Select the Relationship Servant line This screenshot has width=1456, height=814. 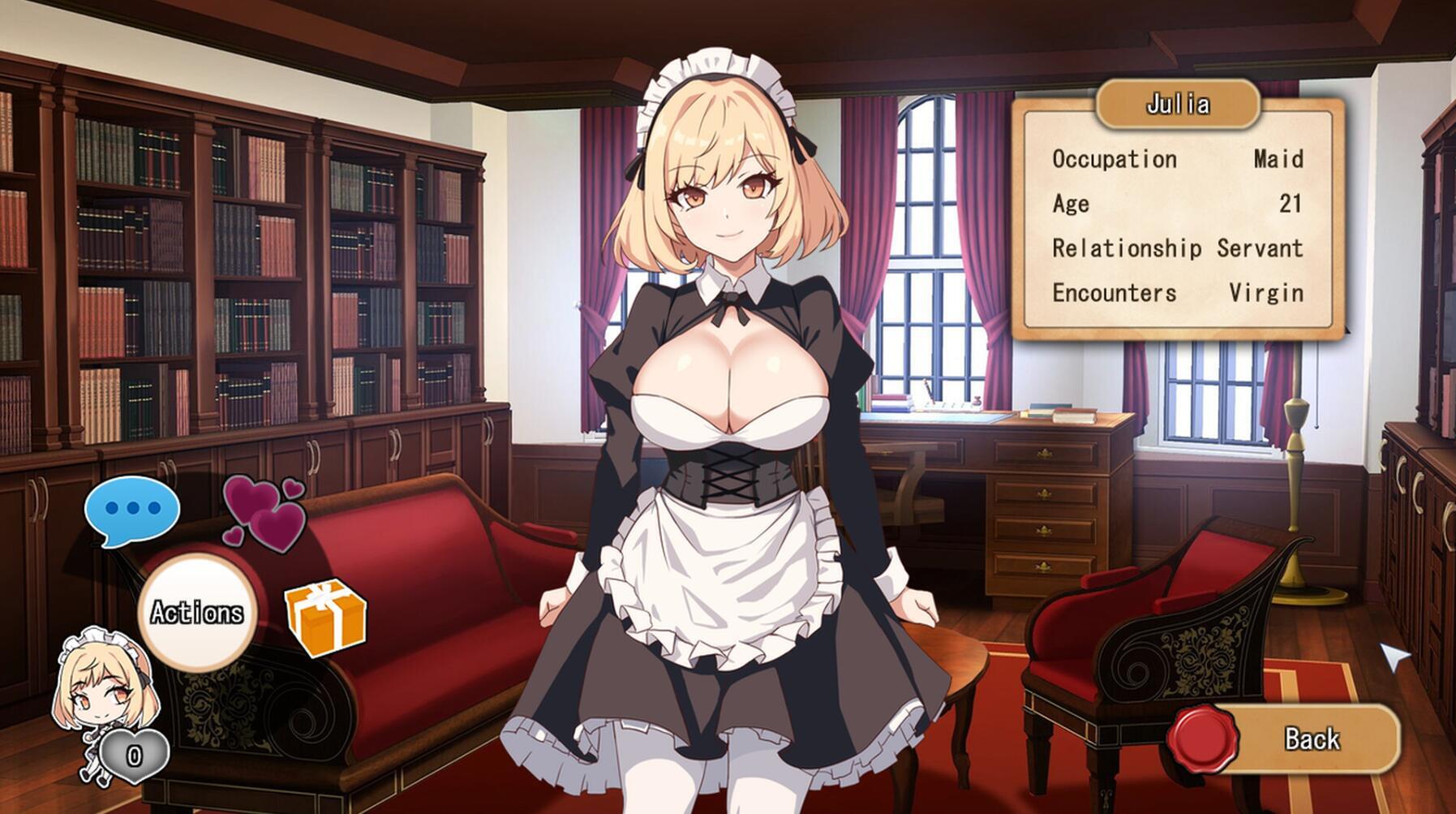coord(1176,249)
